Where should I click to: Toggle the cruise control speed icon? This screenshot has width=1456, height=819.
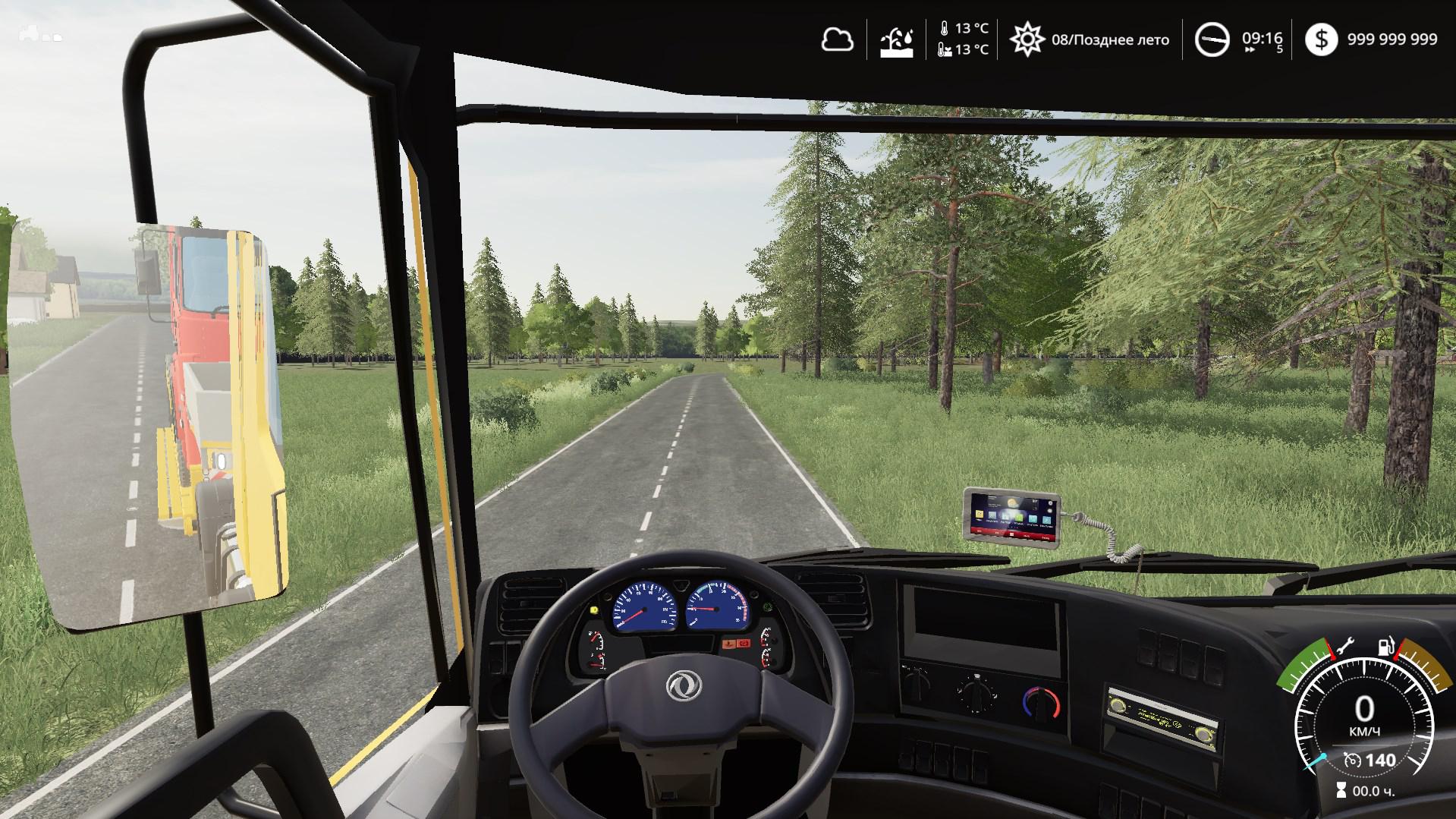click(1351, 760)
